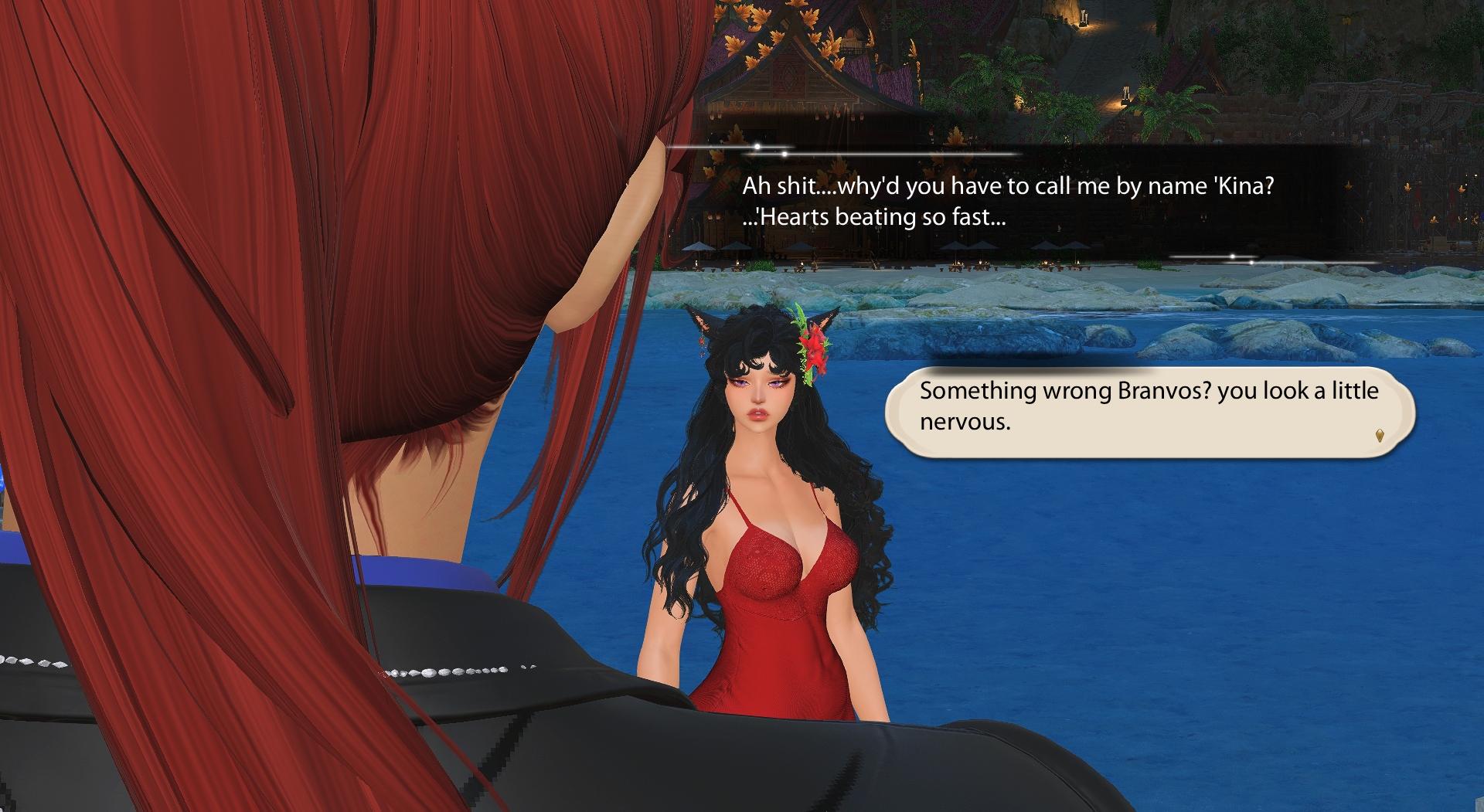Click the gold continue marker in the speech bubble
This screenshot has width=1484, height=812.
[x=1379, y=437]
